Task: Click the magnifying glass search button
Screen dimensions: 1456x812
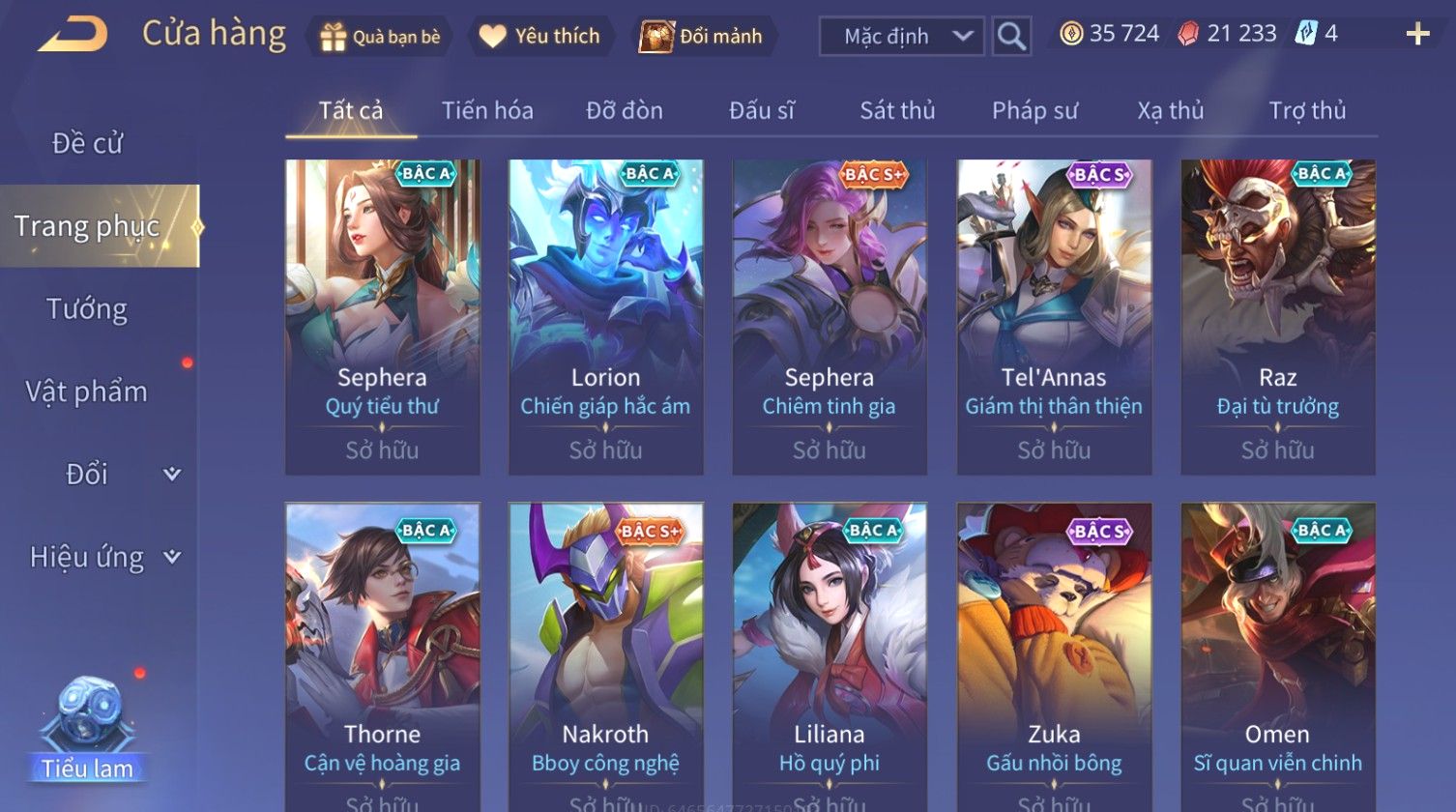Action: tap(1011, 37)
